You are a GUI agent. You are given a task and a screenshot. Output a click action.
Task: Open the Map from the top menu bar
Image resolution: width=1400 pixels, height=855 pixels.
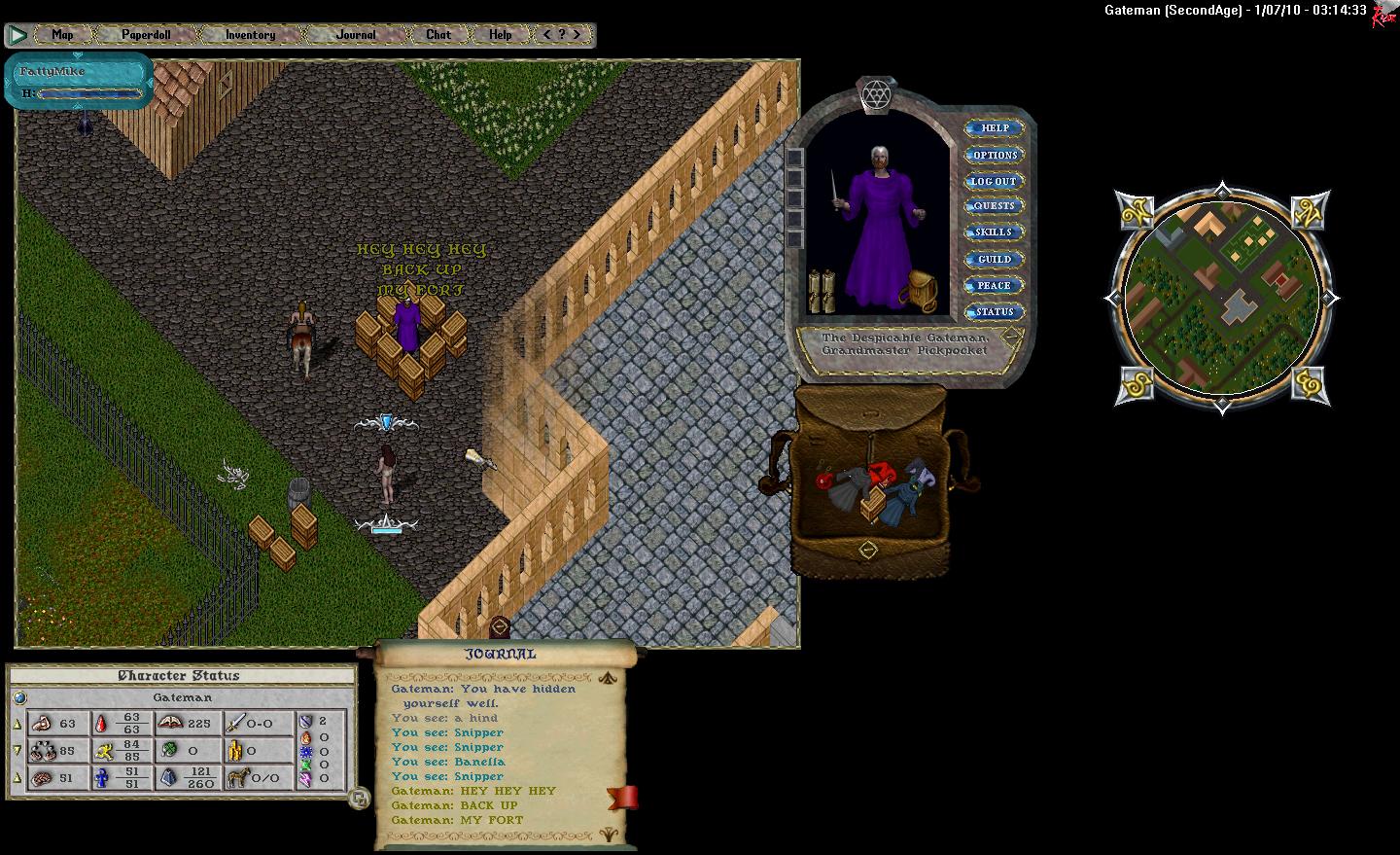(62, 35)
